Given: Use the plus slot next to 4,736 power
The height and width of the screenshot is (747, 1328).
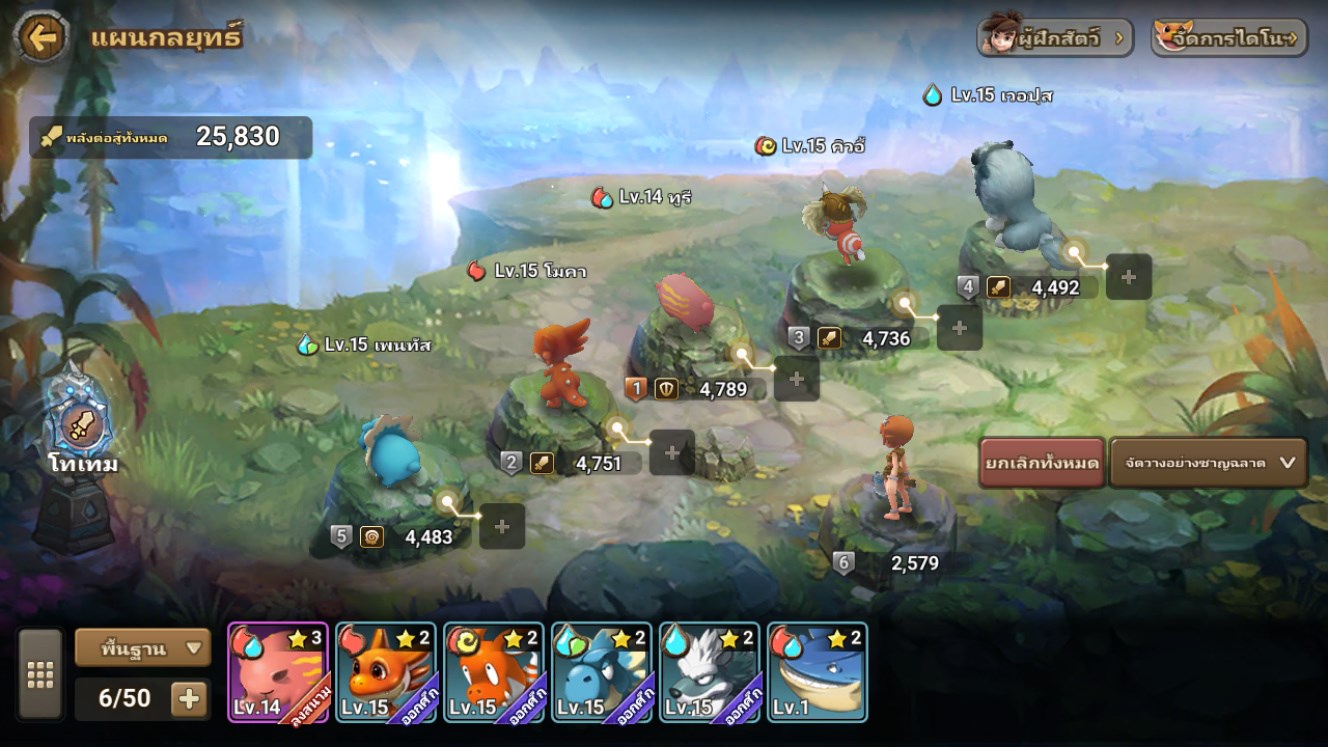Looking at the screenshot, I should [x=959, y=327].
